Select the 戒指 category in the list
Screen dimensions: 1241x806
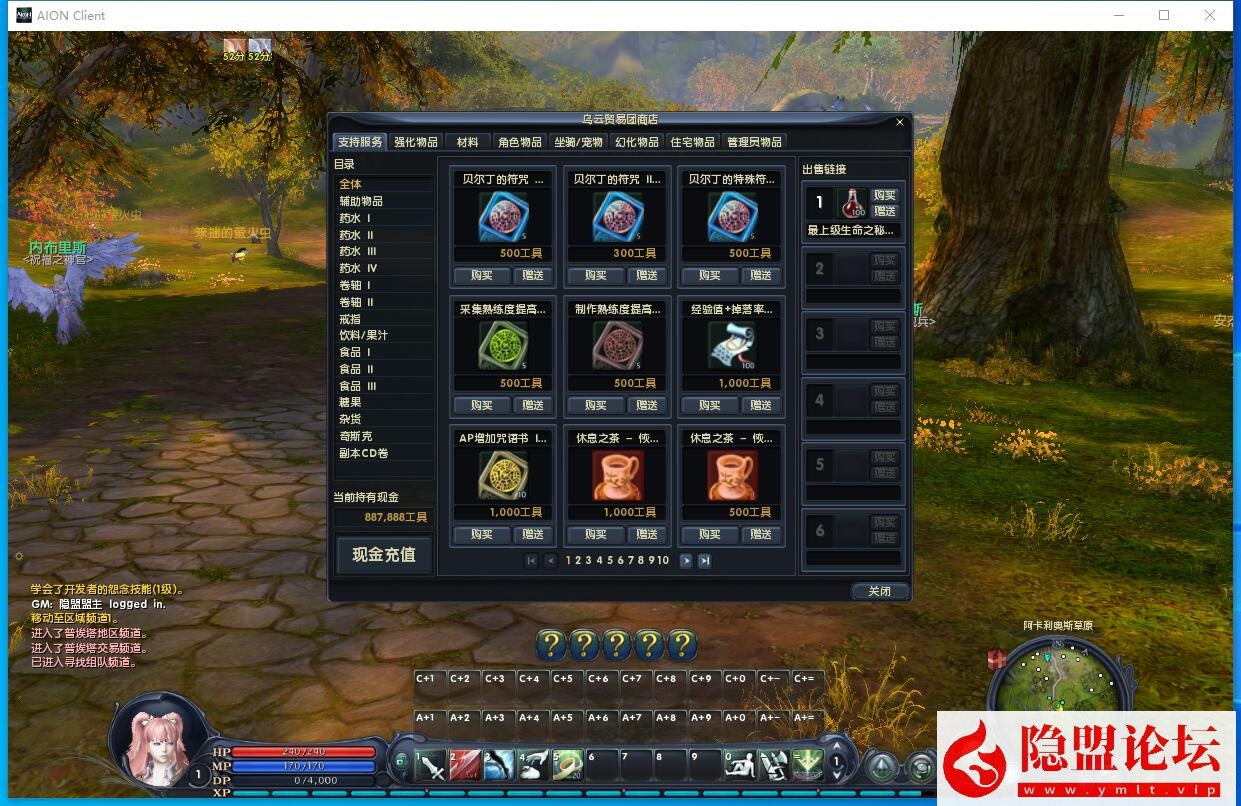coord(349,319)
